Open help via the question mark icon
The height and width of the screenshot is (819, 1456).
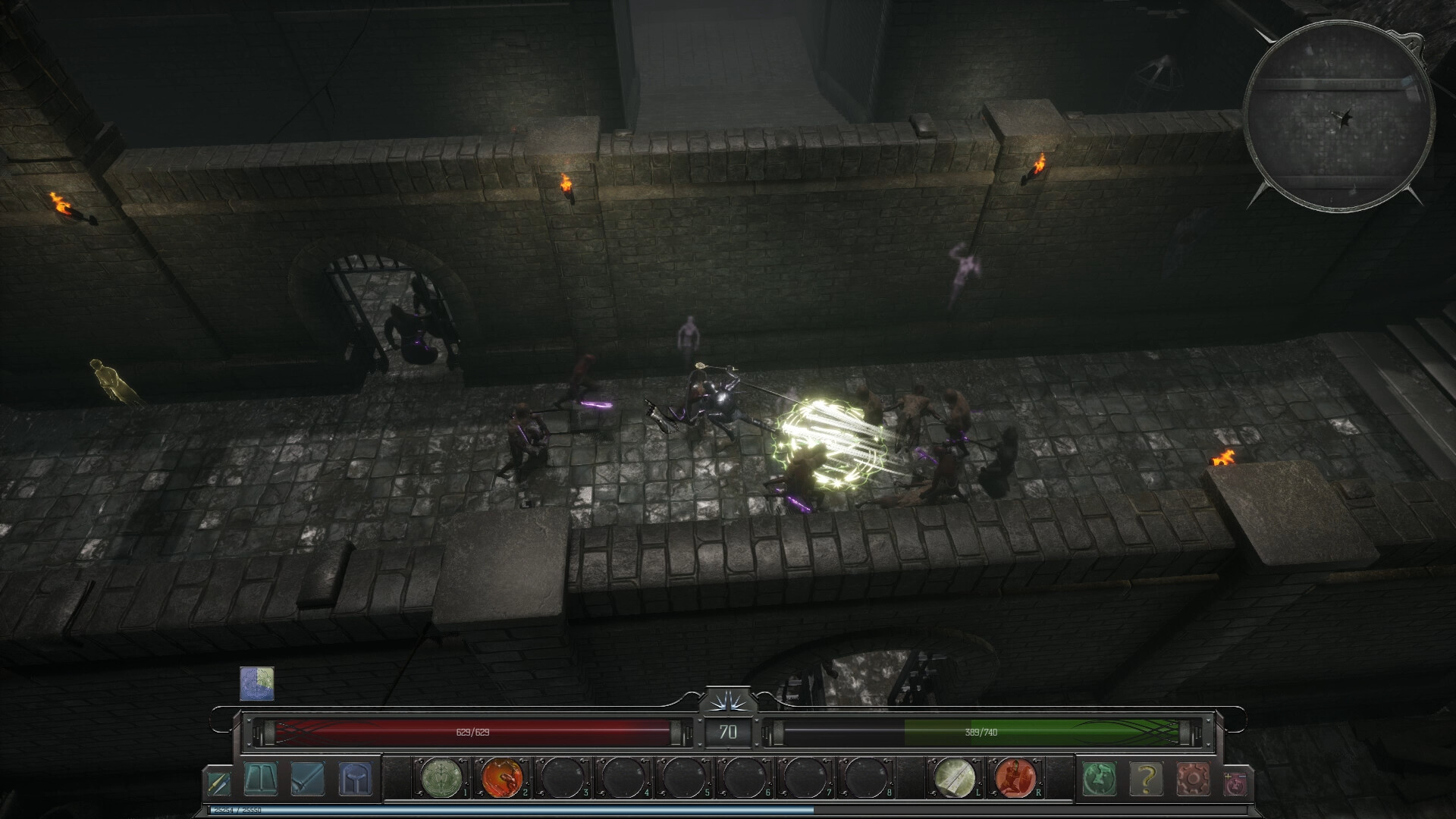[x=1145, y=777]
